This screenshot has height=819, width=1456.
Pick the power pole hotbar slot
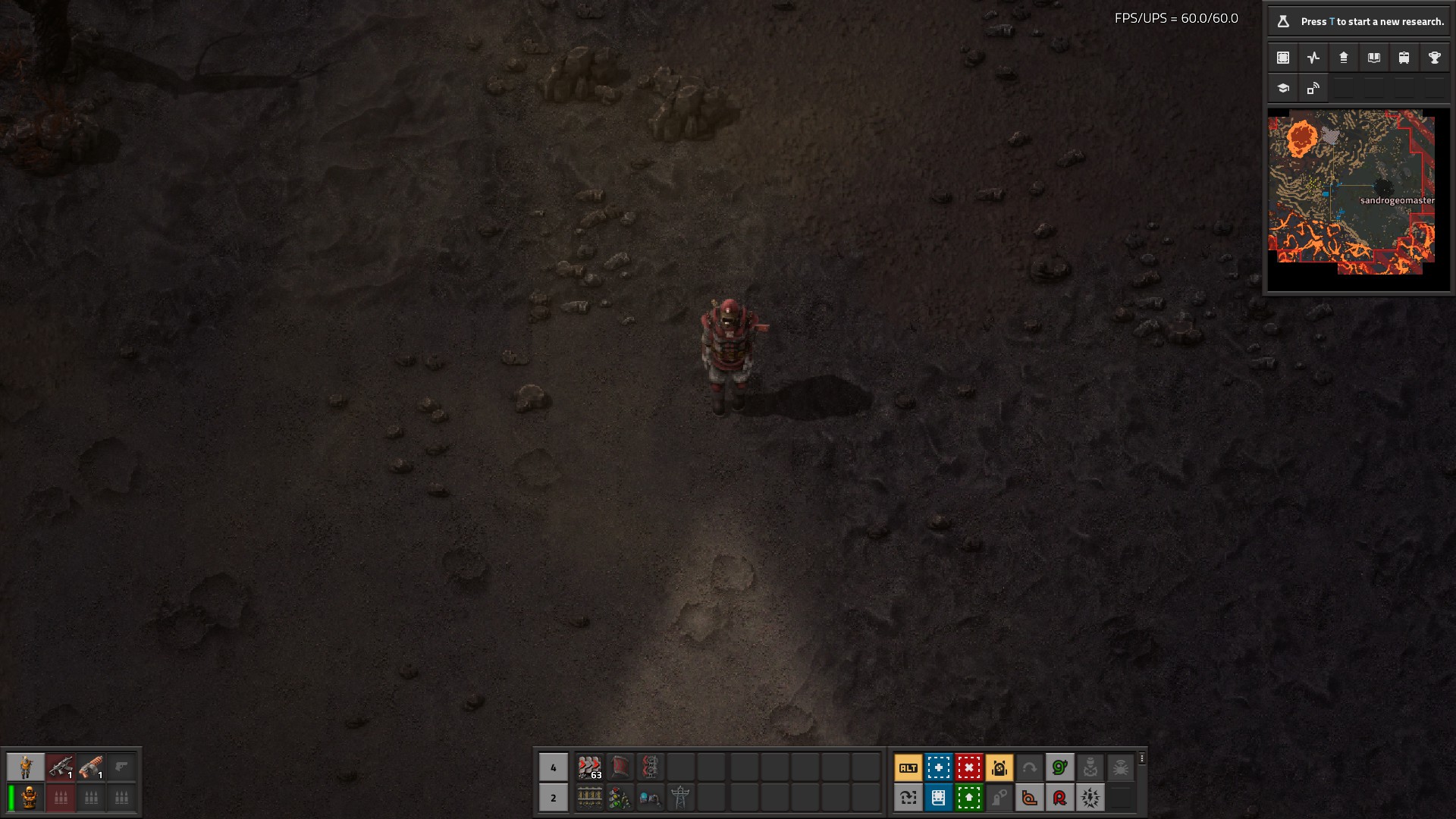(x=680, y=798)
